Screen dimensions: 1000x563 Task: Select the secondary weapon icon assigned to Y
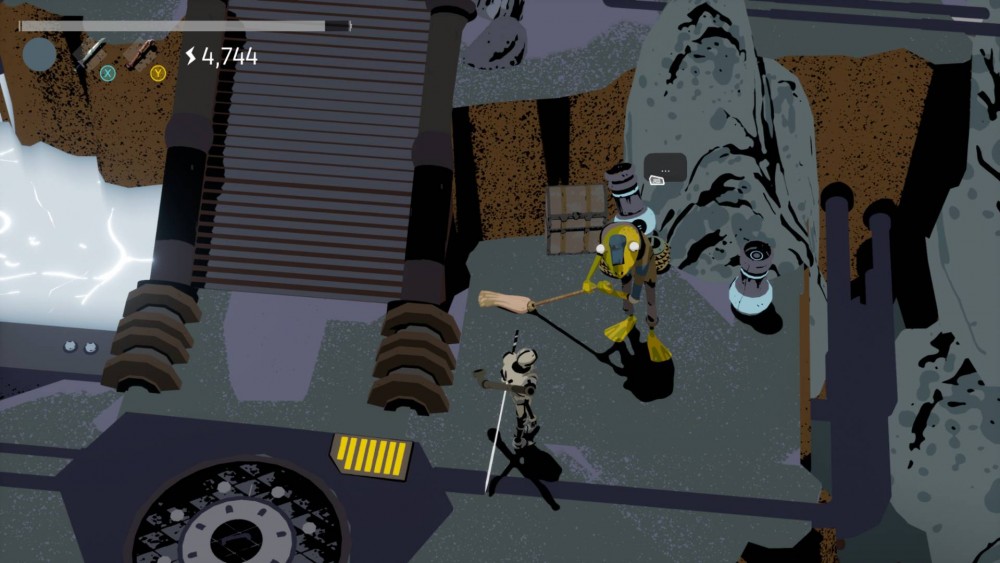tap(141, 51)
